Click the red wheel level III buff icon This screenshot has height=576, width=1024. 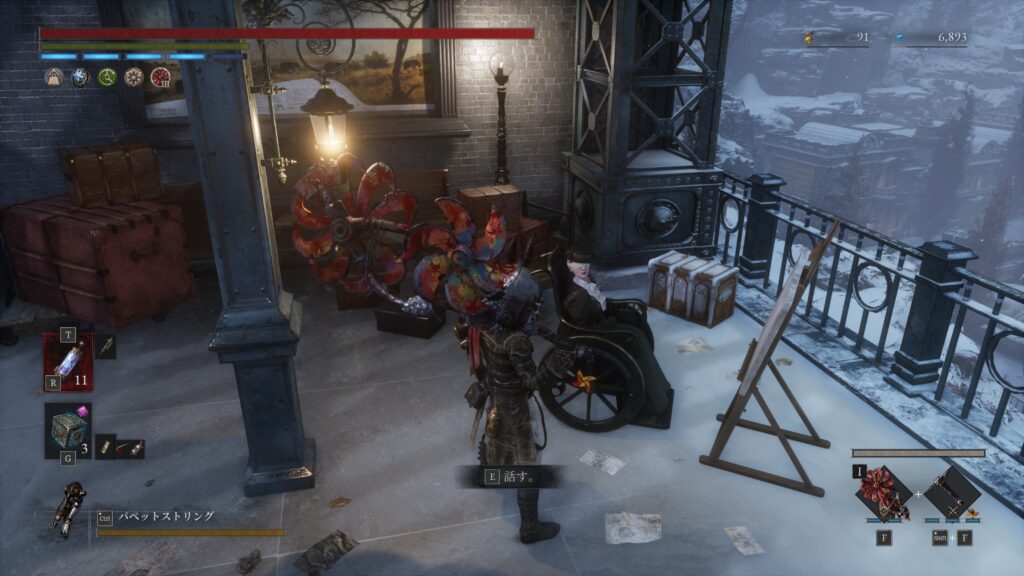[x=160, y=77]
